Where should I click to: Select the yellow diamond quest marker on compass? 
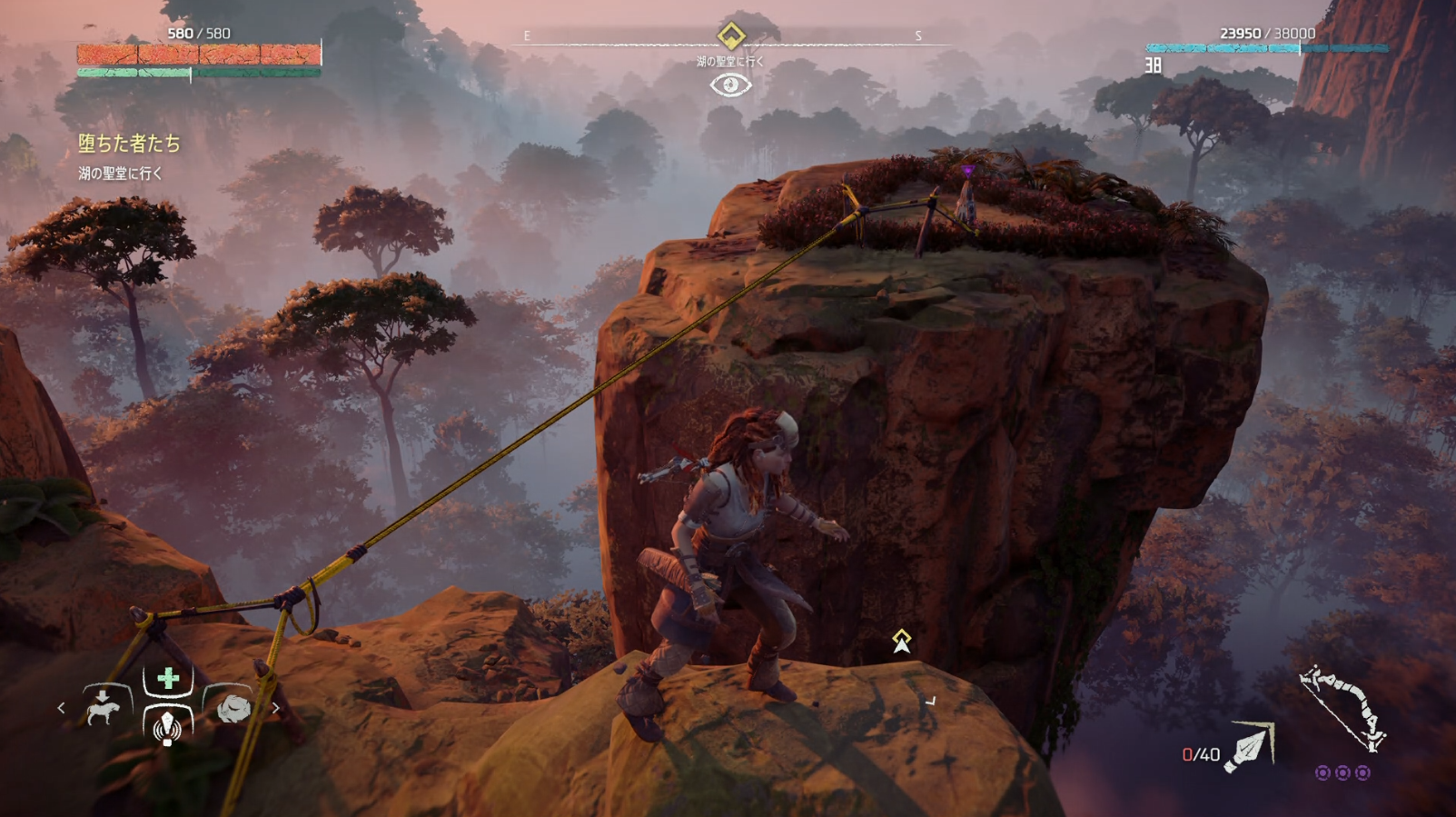coord(731,35)
